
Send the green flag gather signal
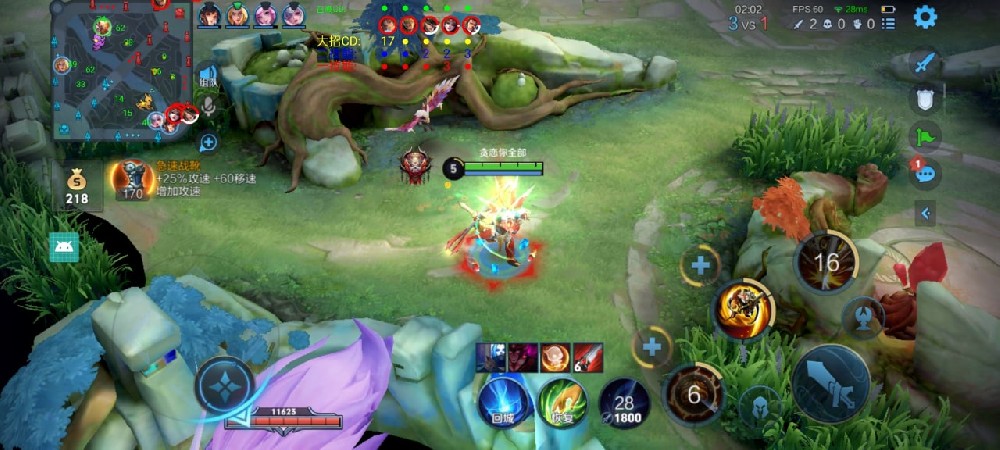click(x=925, y=135)
